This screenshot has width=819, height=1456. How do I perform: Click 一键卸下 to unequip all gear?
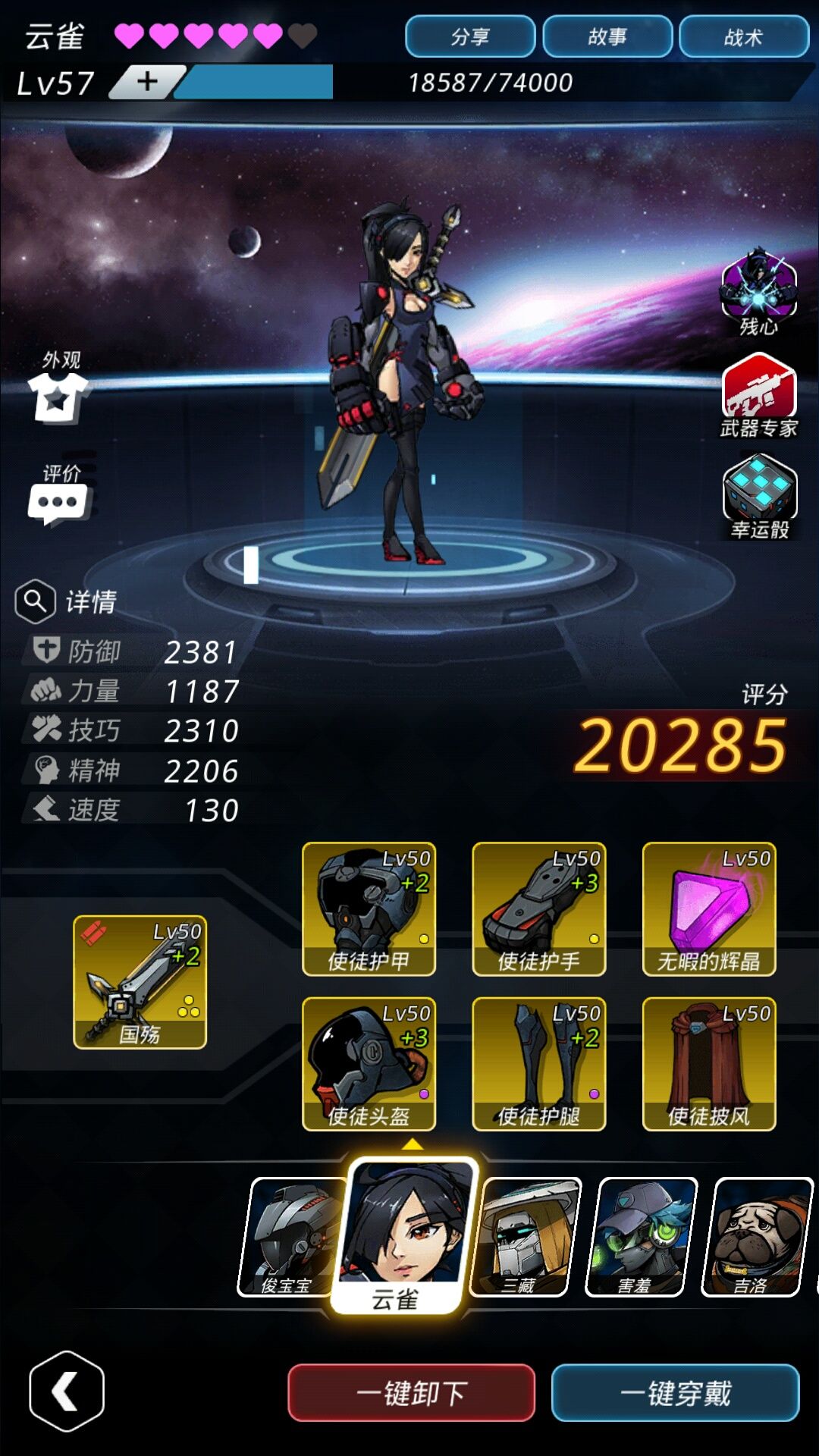[x=411, y=1392]
